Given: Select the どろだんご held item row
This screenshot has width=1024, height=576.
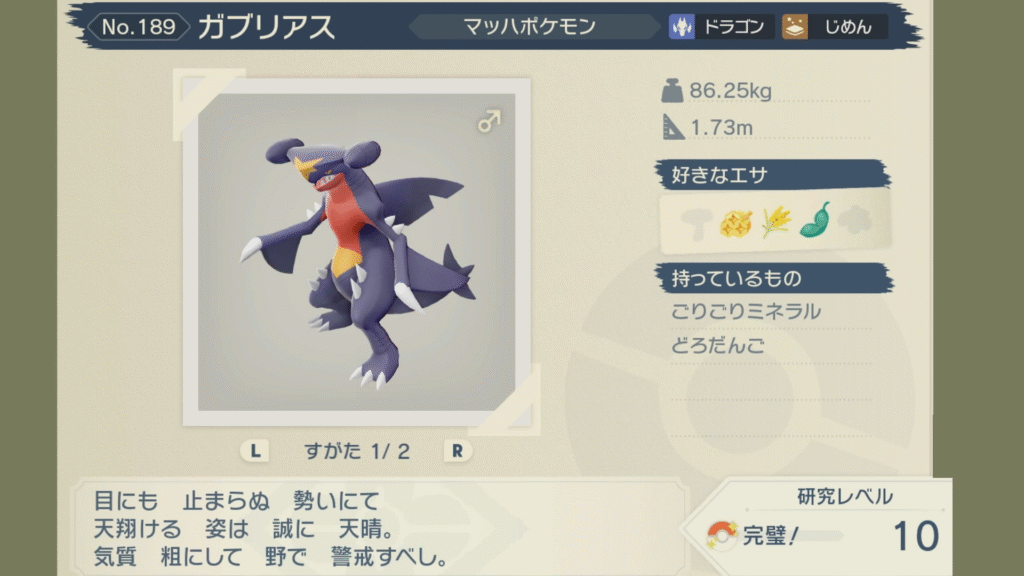Looking at the screenshot, I should (717, 346).
